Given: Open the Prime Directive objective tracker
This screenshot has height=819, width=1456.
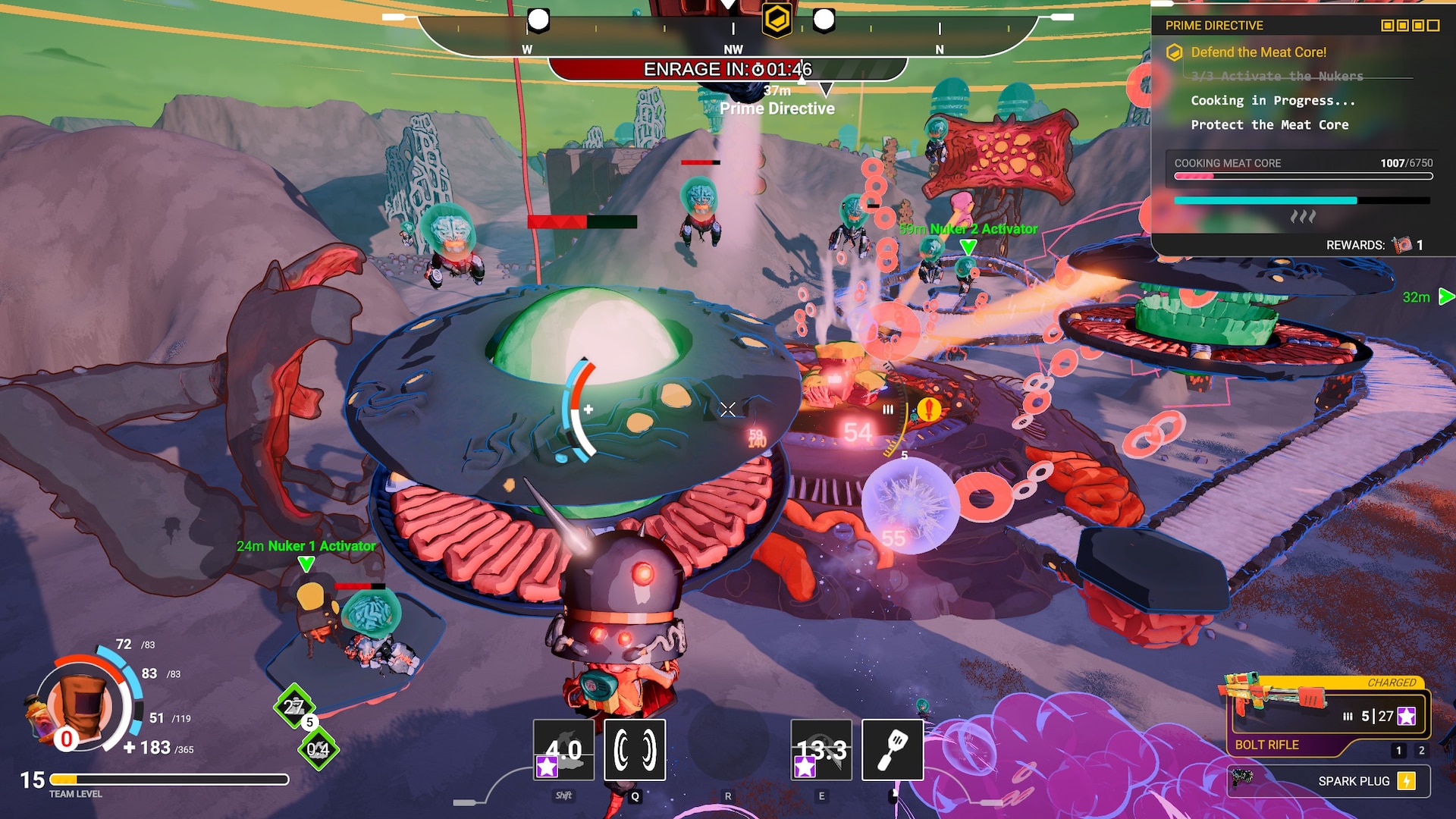Looking at the screenshot, I should (1214, 26).
